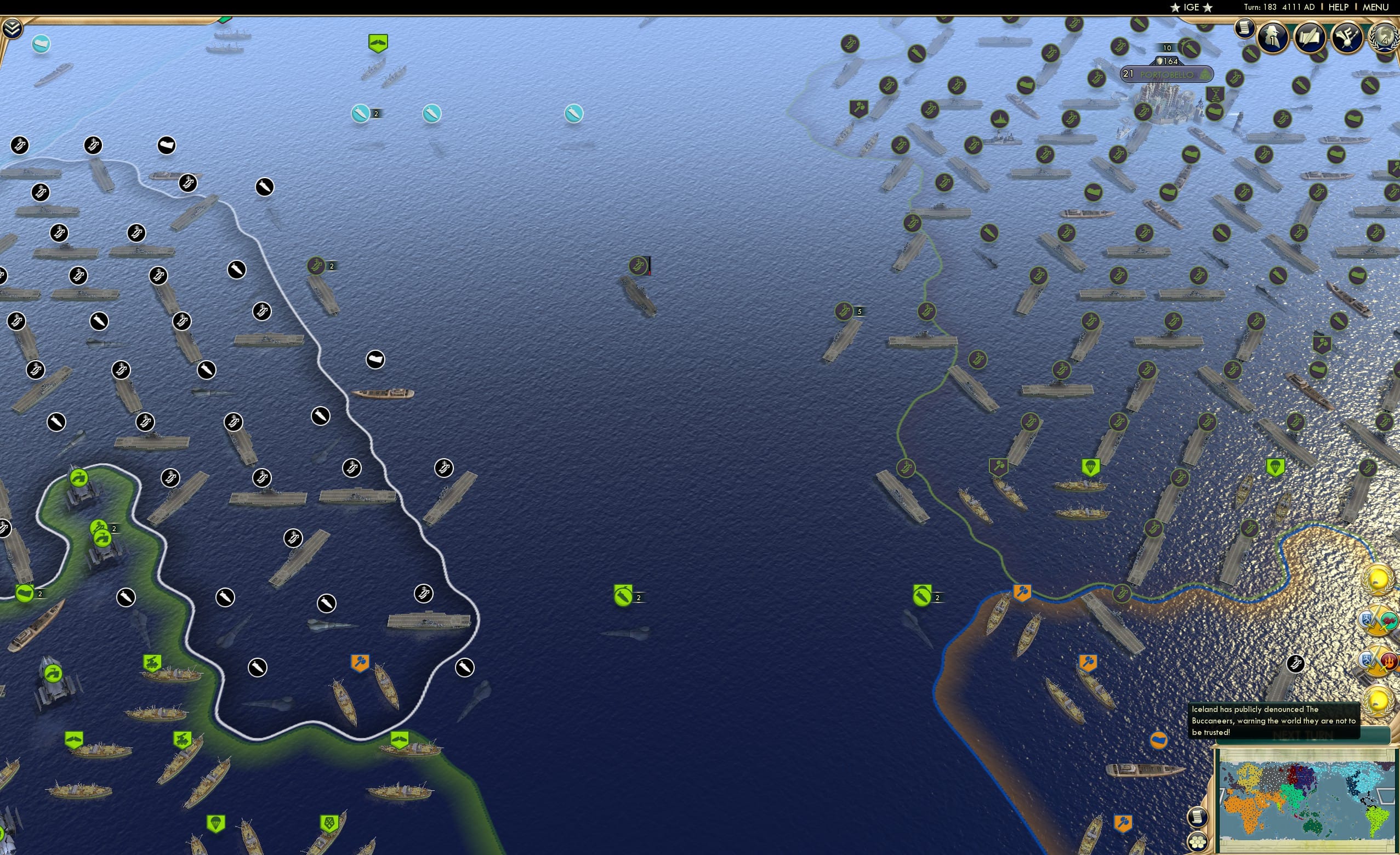Open the MENU from the top bar
Image resolution: width=1400 pixels, height=855 pixels.
tap(1376, 7)
